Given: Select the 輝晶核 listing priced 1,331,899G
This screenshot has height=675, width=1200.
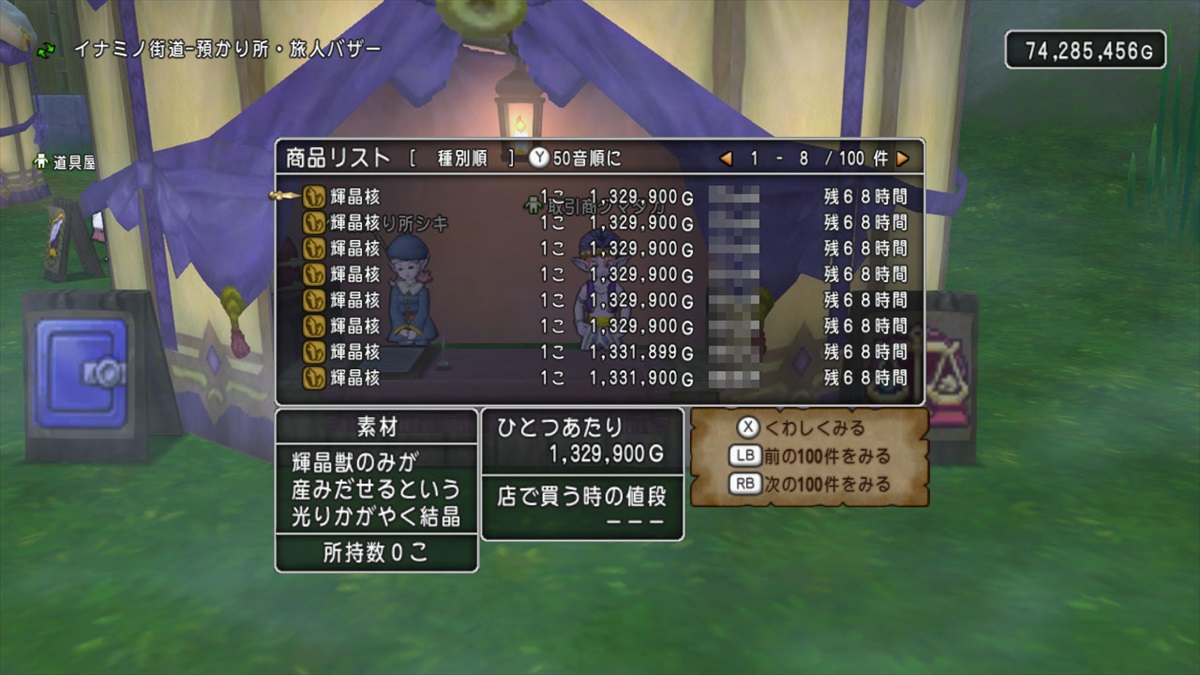Looking at the screenshot, I should point(600,352).
